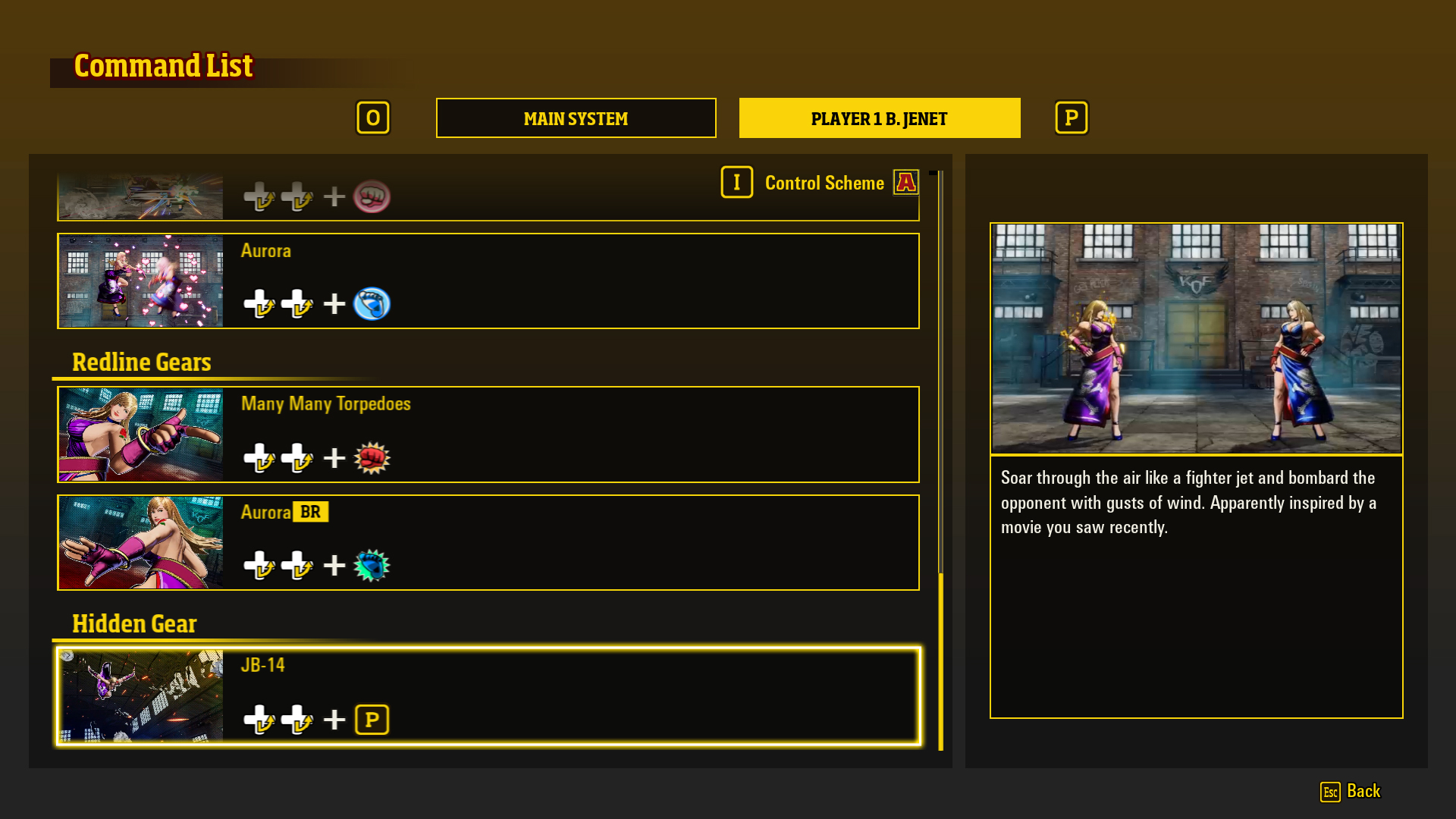Click the red A control scheme icon
This screenshot has height=819, width=1456.
click(x=905, y=182)
